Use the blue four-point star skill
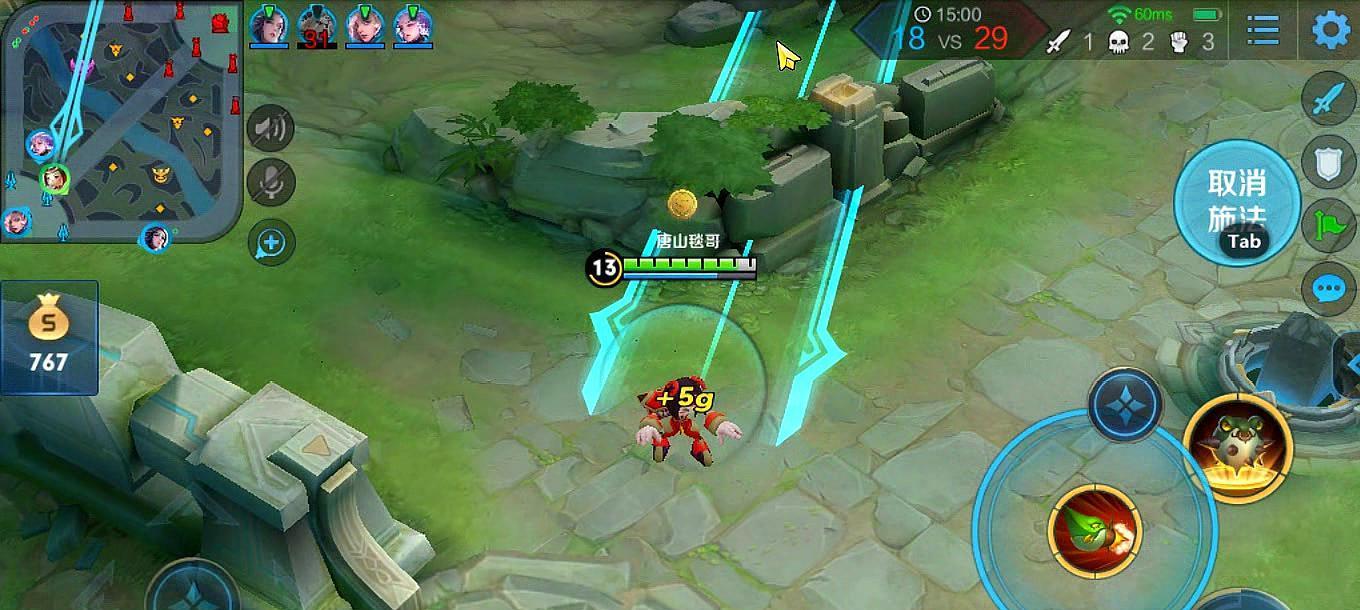Viewport: 1360px width, 610px height. 1125,405
